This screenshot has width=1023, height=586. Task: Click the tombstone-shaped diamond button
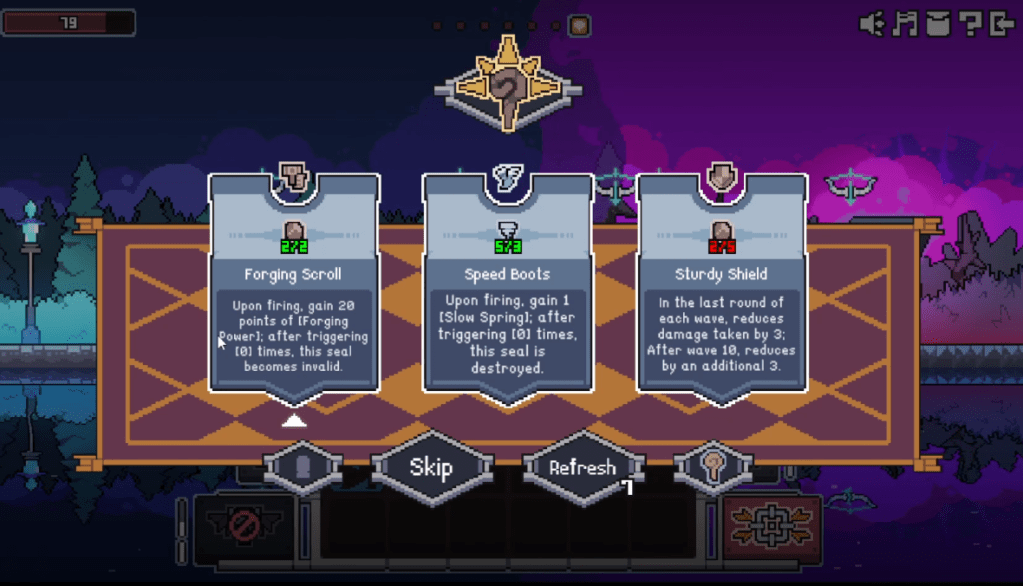tap(303, 467)
